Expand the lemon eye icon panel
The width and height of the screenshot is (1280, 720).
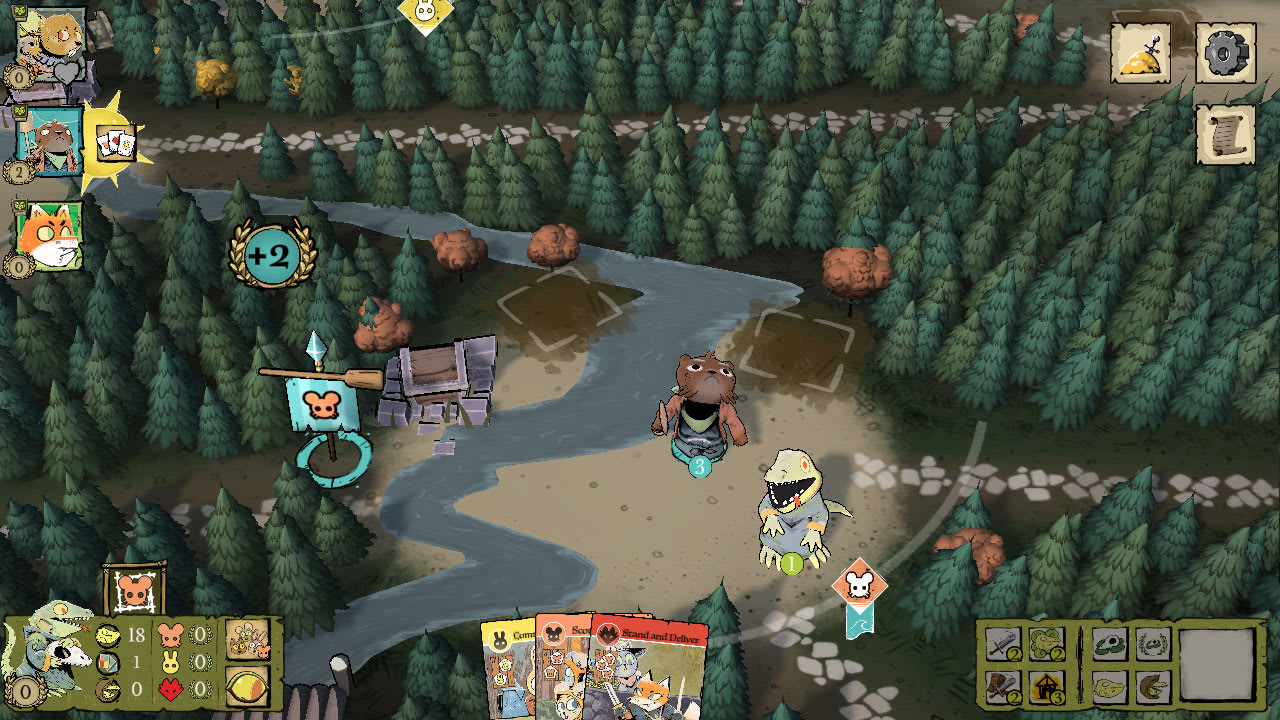tap(247, 687)
